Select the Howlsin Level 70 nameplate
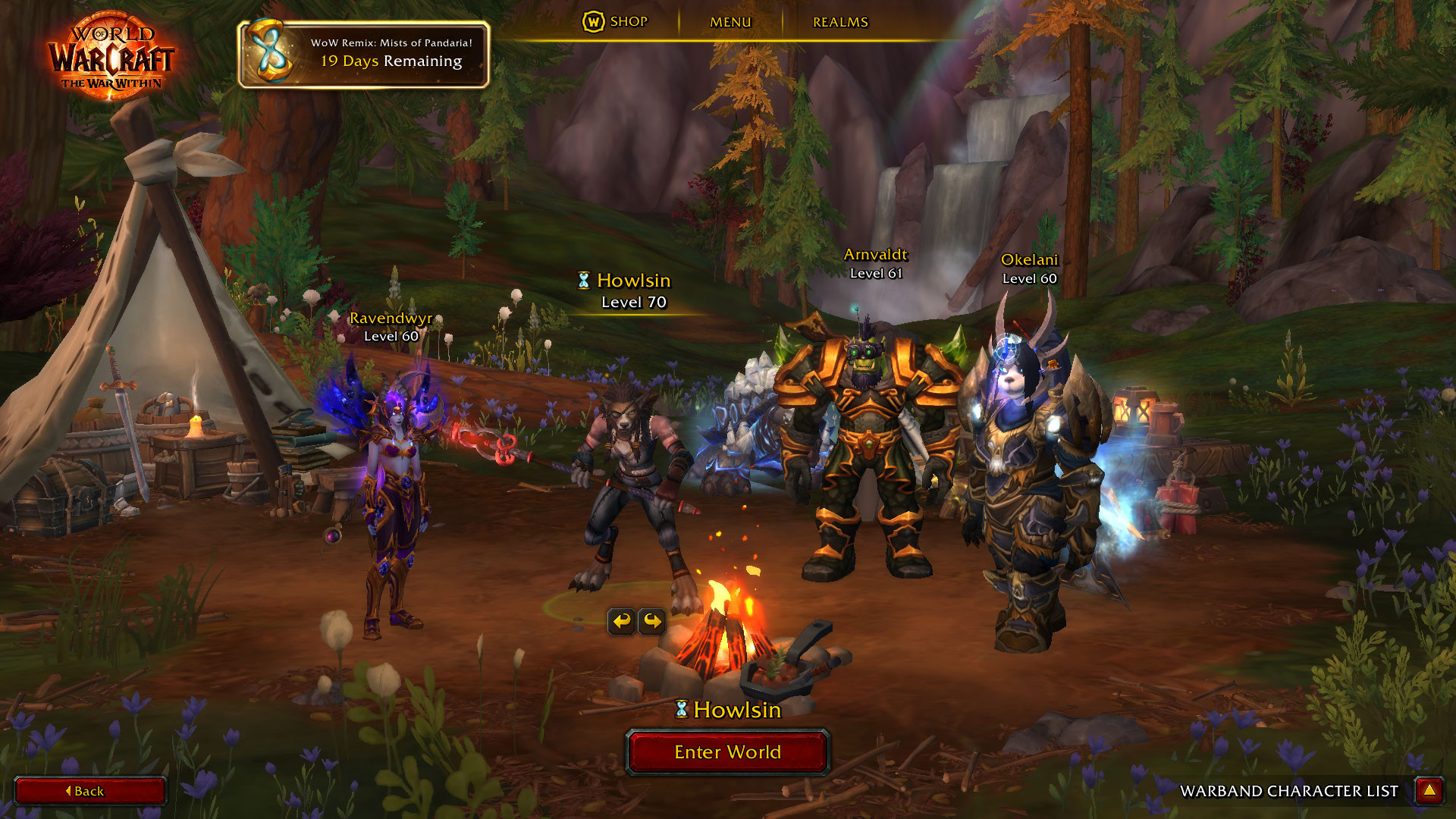The height and width of the screenshot is (819, 1456). coord(632,290)
